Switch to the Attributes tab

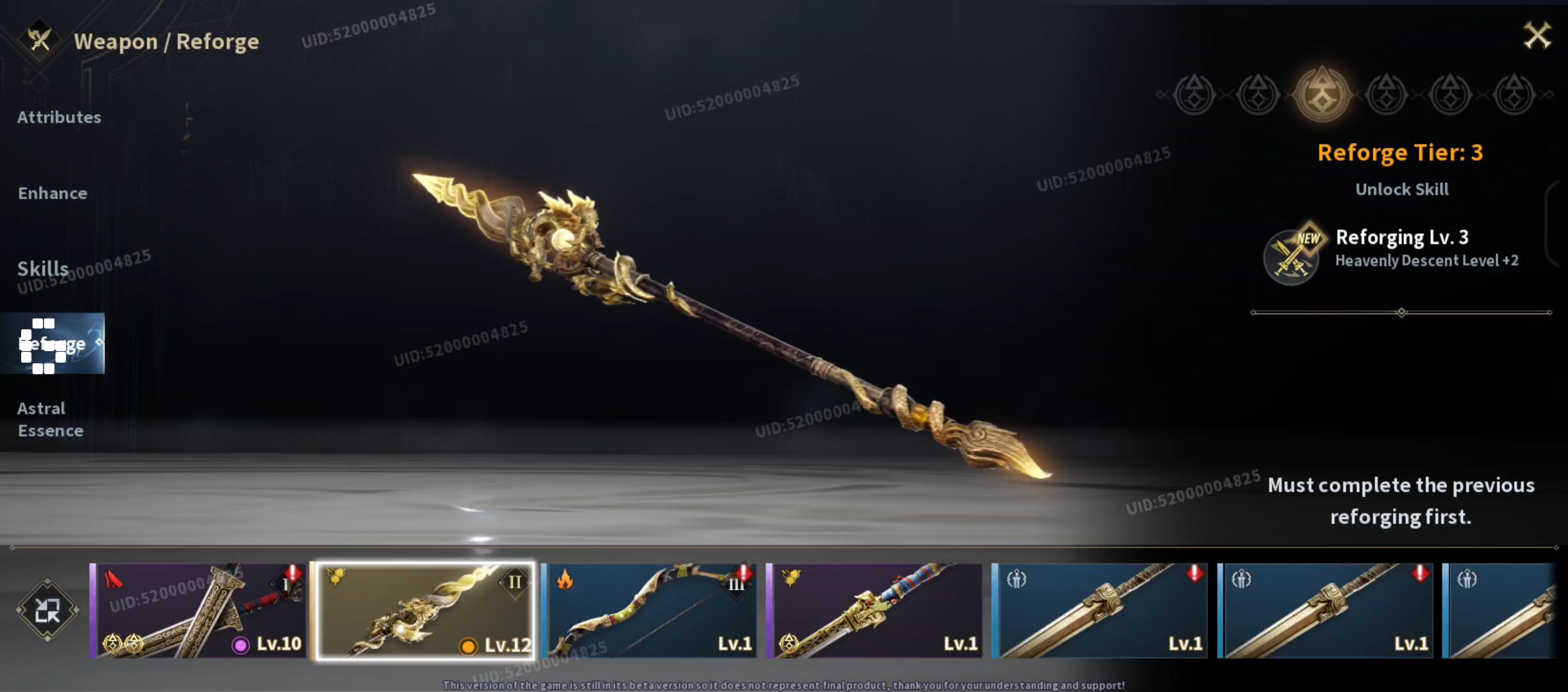click(59, 117)
